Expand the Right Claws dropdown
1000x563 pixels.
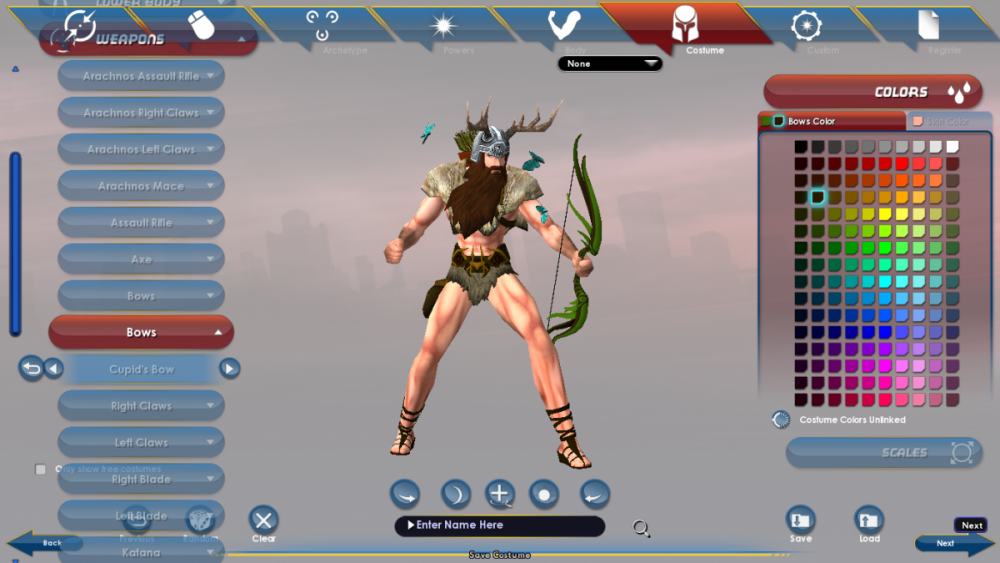(141, 406)
